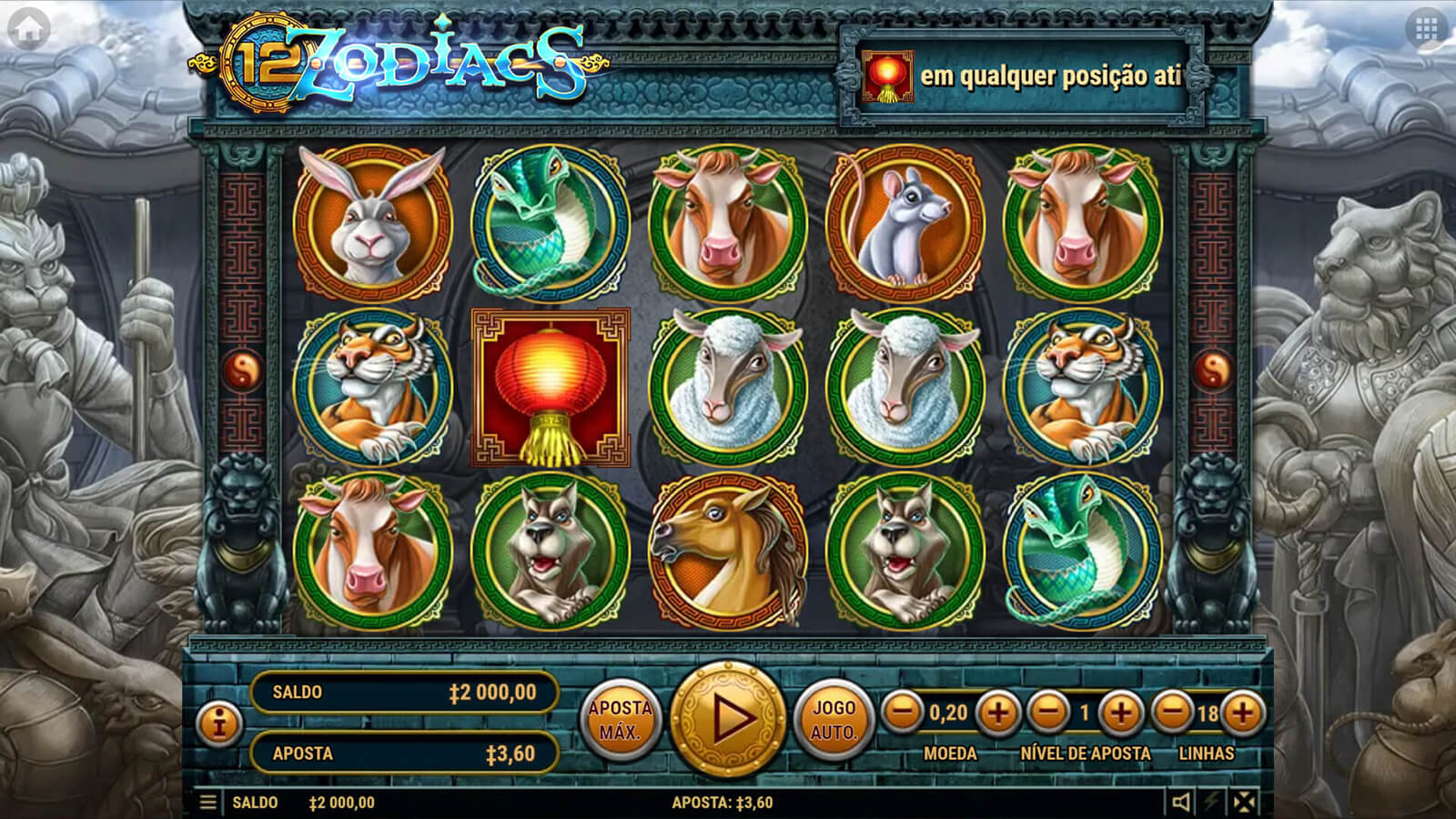Open the grid apps menu
Viewport: 1456px width, 819px height.
click(x=1426, y=29)
